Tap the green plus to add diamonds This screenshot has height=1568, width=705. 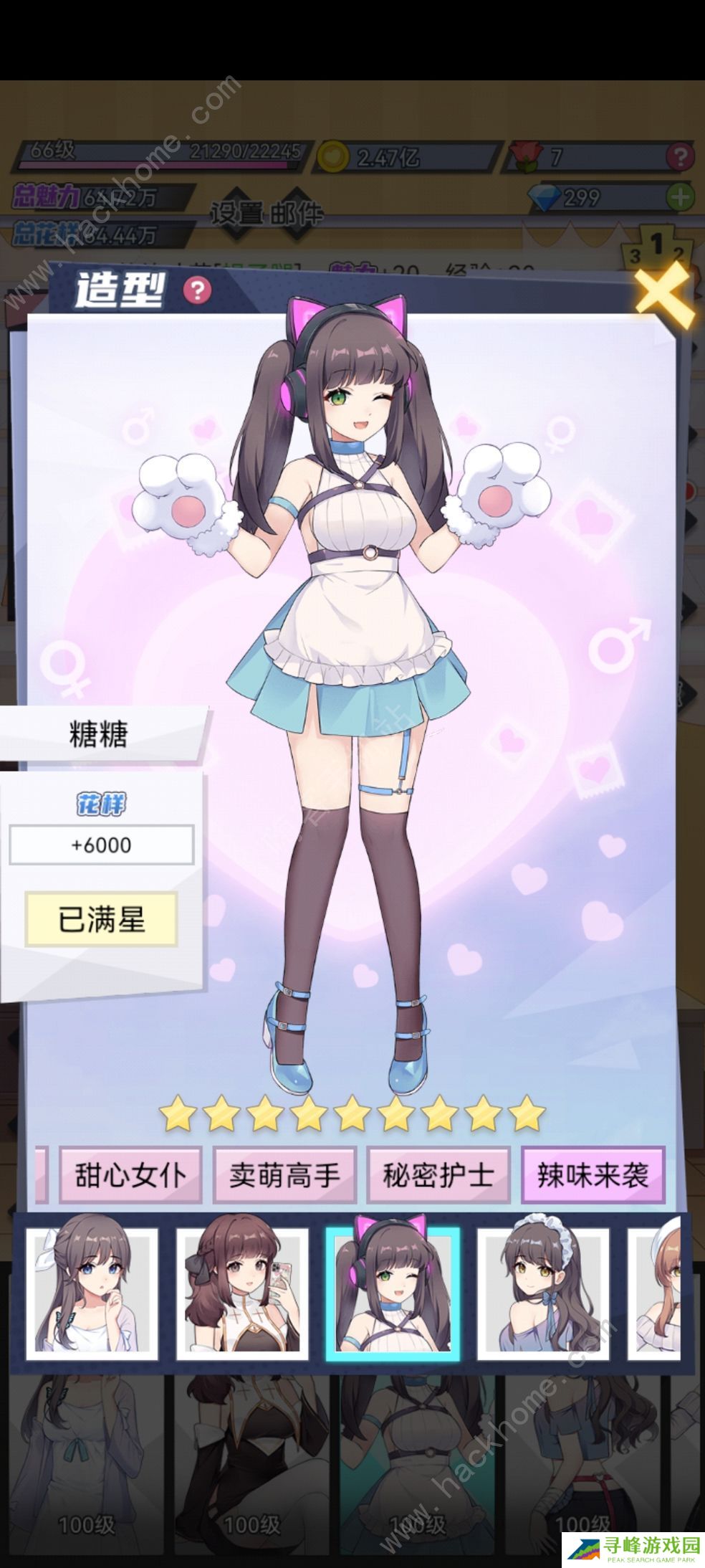tap(680, 196)
